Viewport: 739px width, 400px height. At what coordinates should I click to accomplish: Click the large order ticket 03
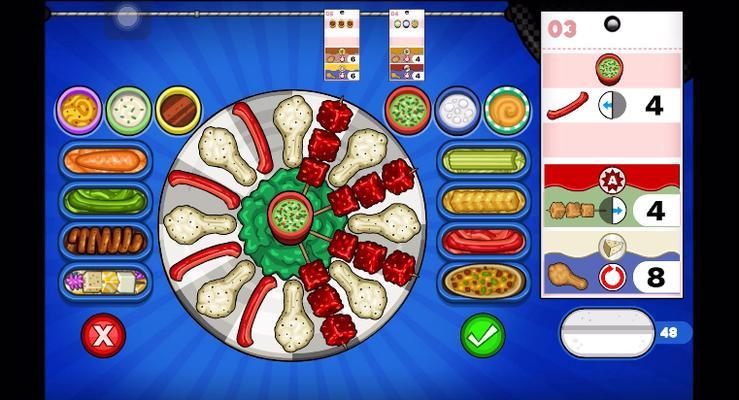click(611, 155)
